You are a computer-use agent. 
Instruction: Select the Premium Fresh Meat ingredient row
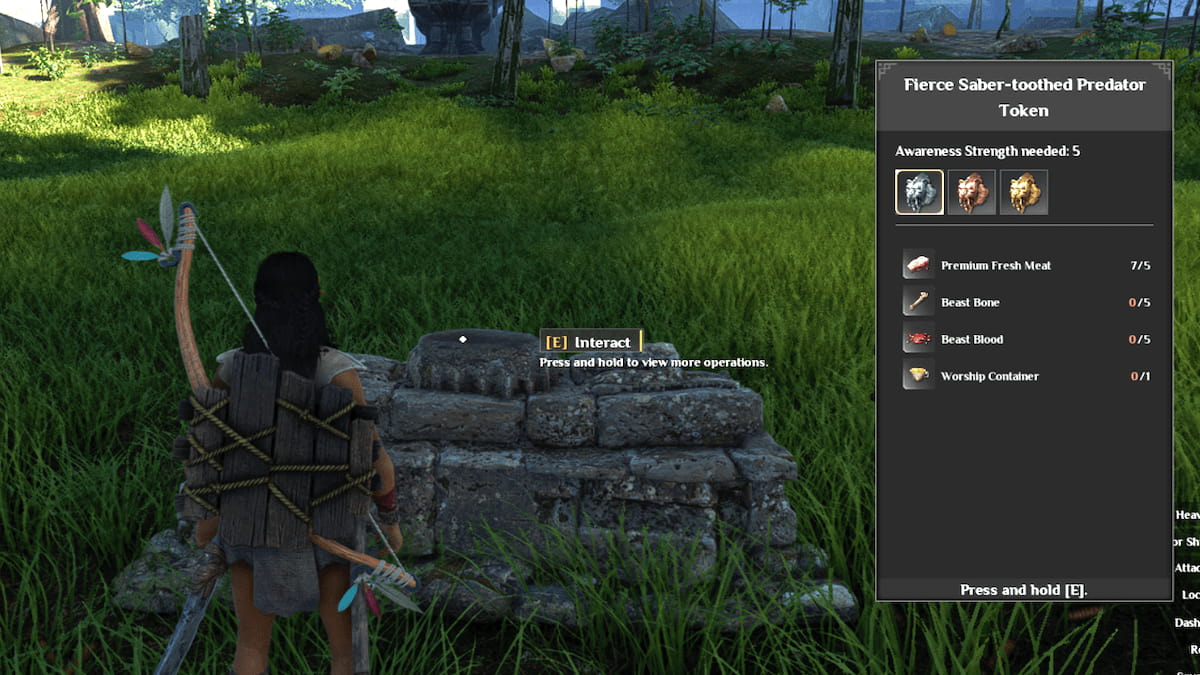(1024, 265)
